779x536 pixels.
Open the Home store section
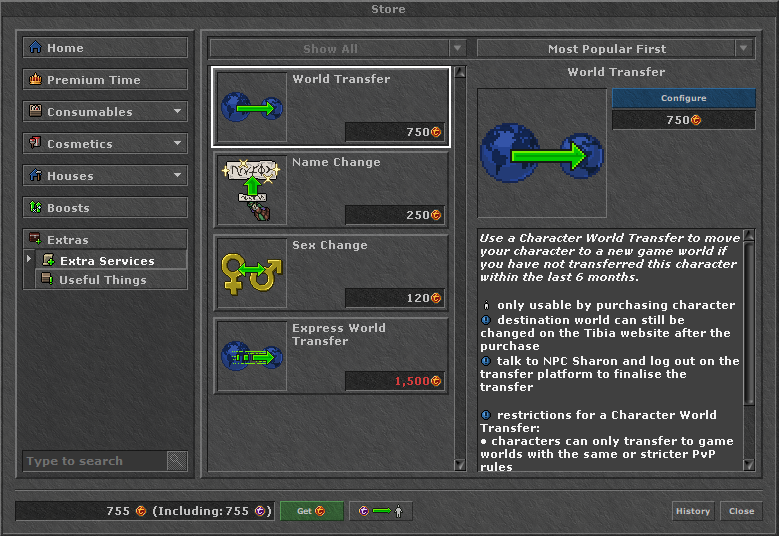point(105,48)
